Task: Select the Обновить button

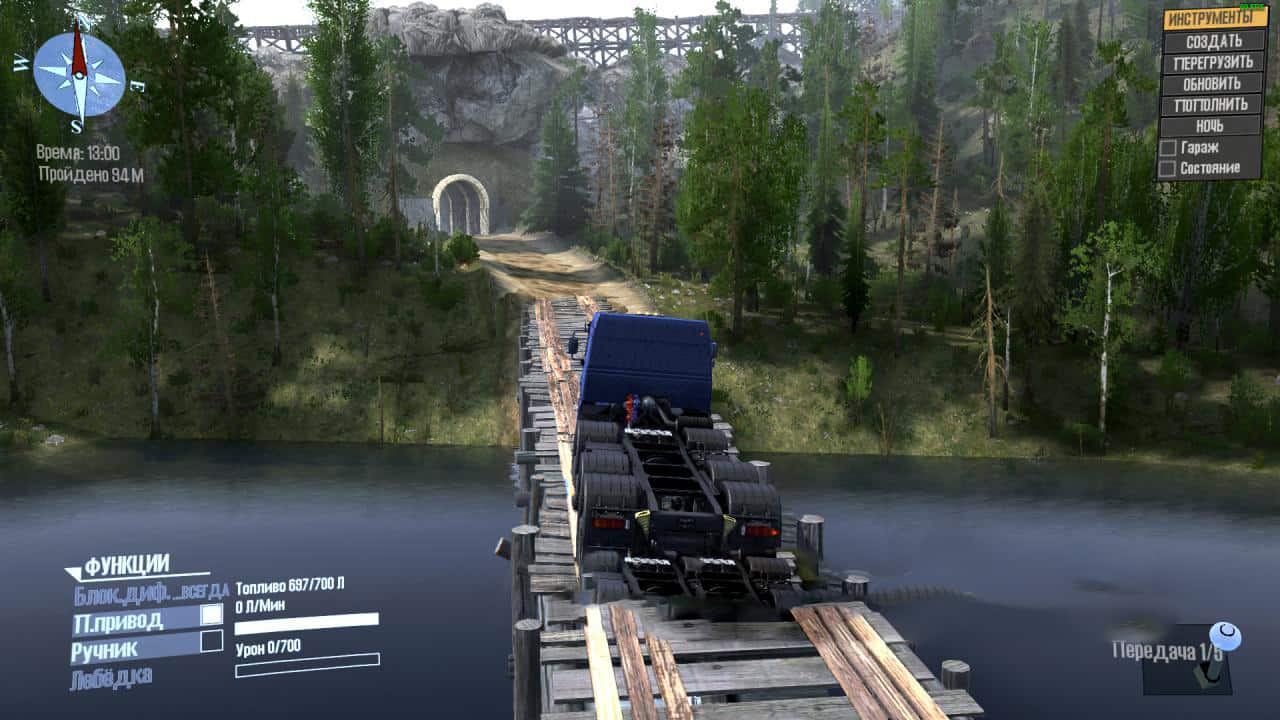Action: pos(1213,83)
